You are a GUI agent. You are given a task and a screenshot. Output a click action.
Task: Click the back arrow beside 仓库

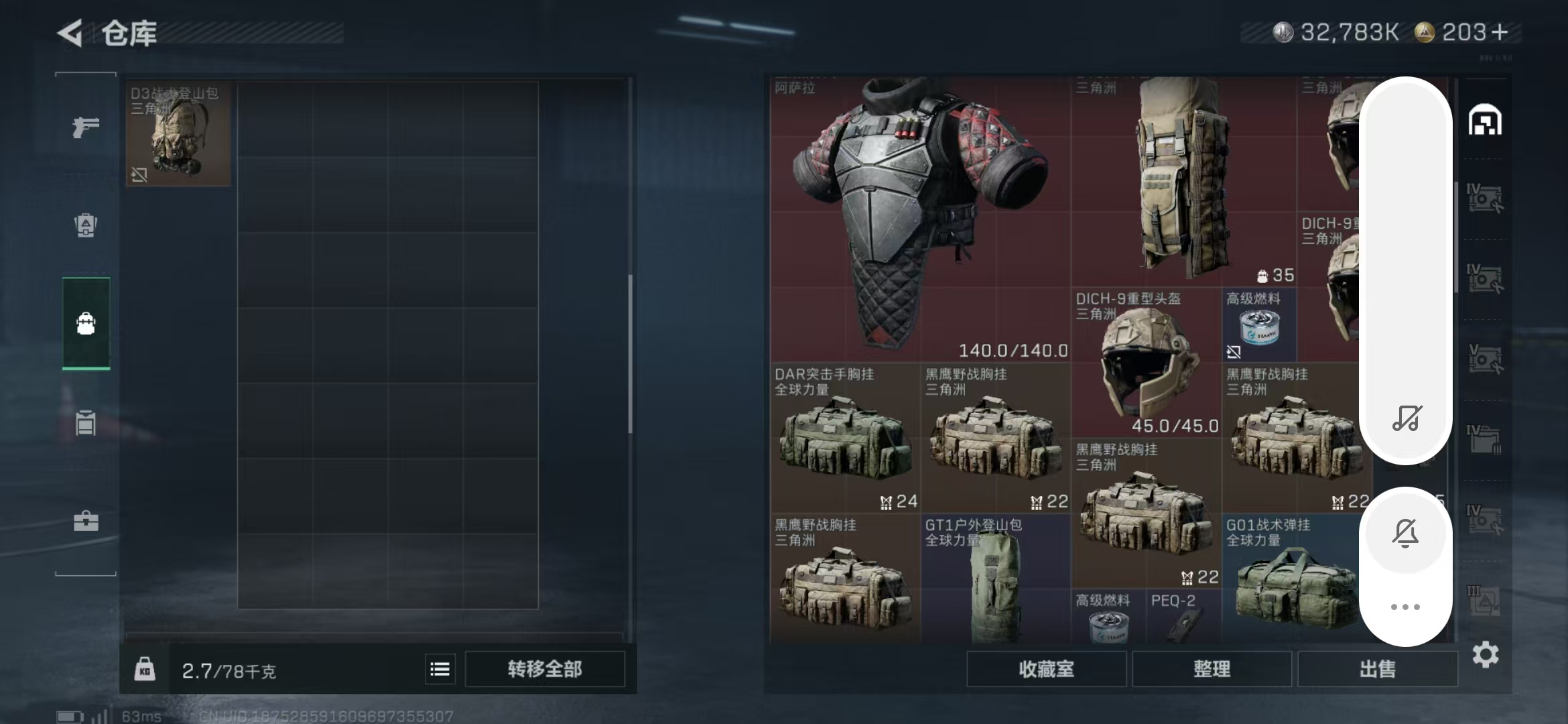(71, 33)
